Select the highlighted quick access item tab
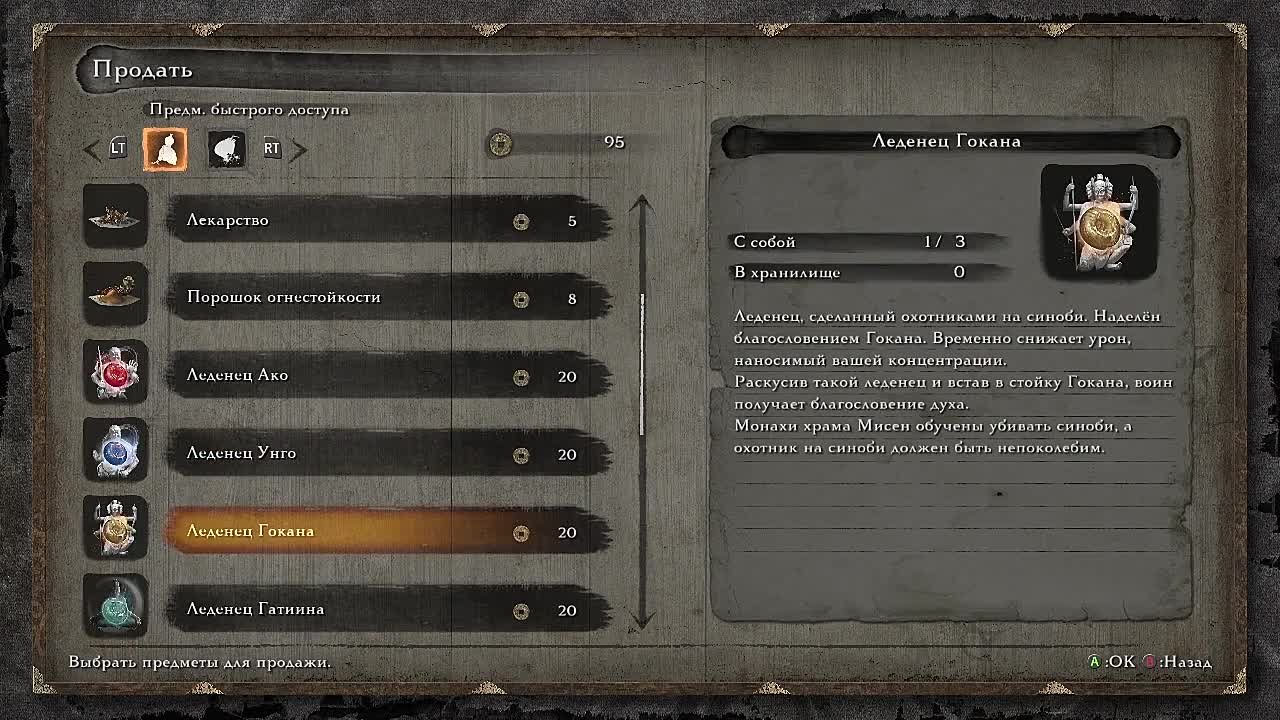1280x720 pixels. point(165,149)
